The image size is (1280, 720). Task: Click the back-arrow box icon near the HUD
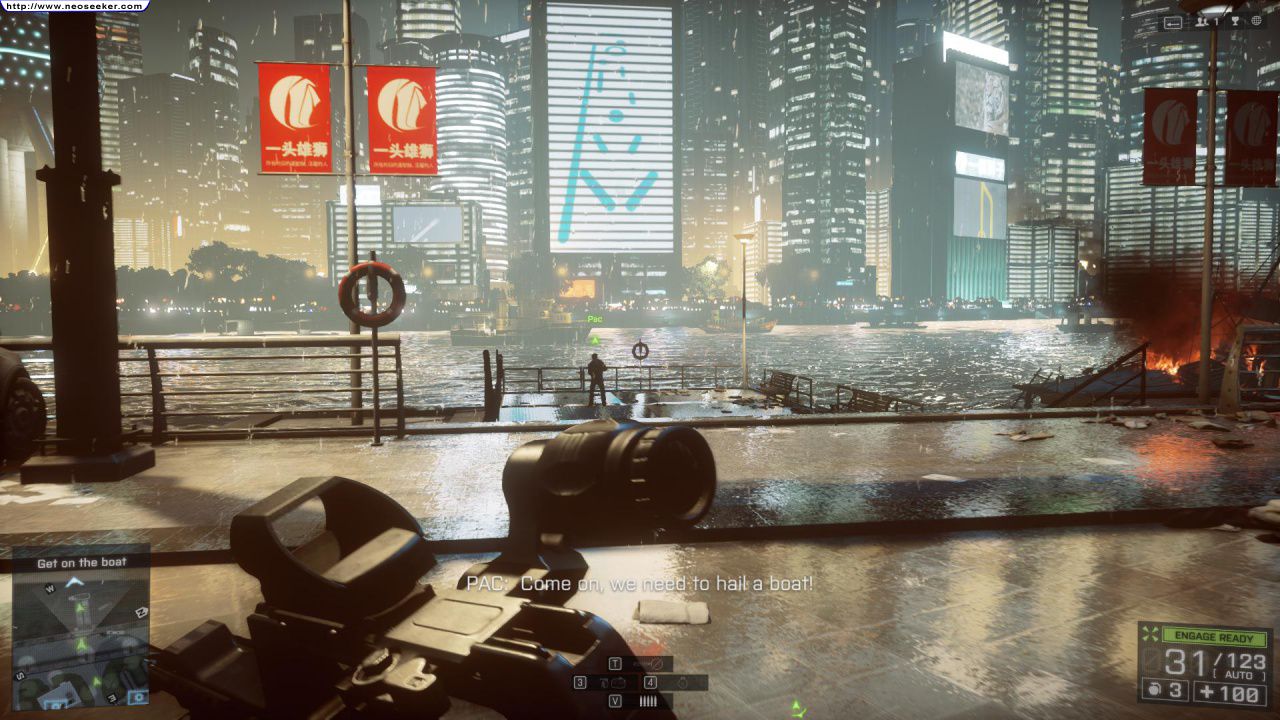click(1173, 21)
